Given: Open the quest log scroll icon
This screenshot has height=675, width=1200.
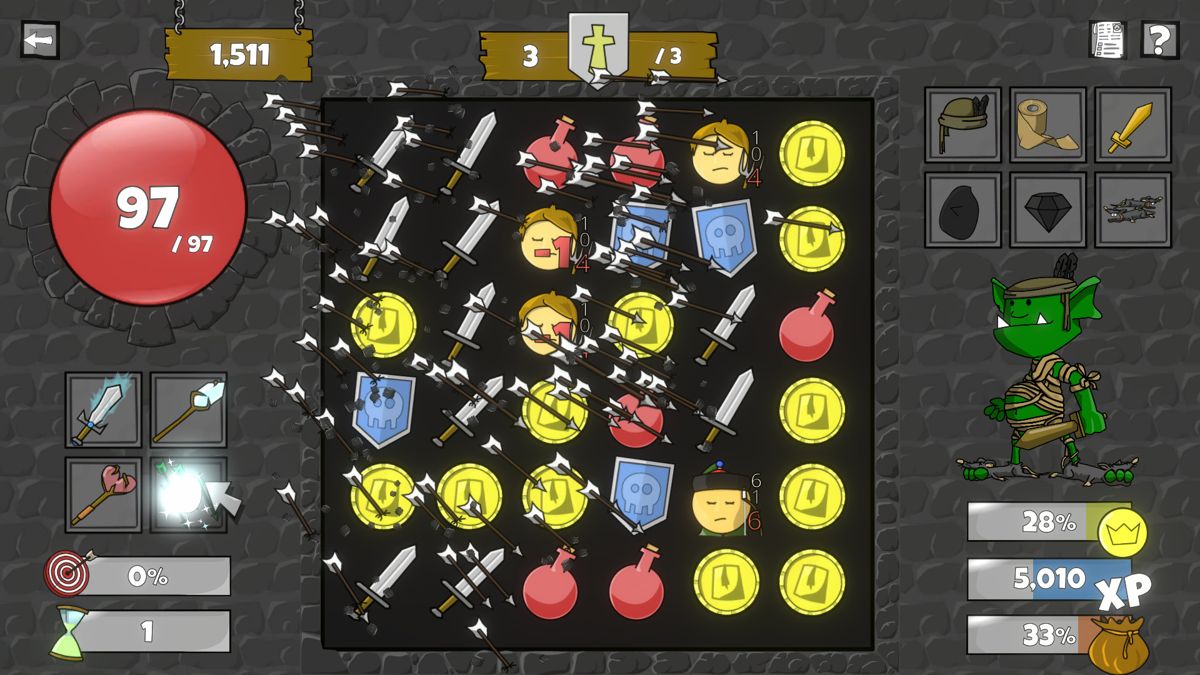Looking at the screenshot, I should tap(1107, 40).
